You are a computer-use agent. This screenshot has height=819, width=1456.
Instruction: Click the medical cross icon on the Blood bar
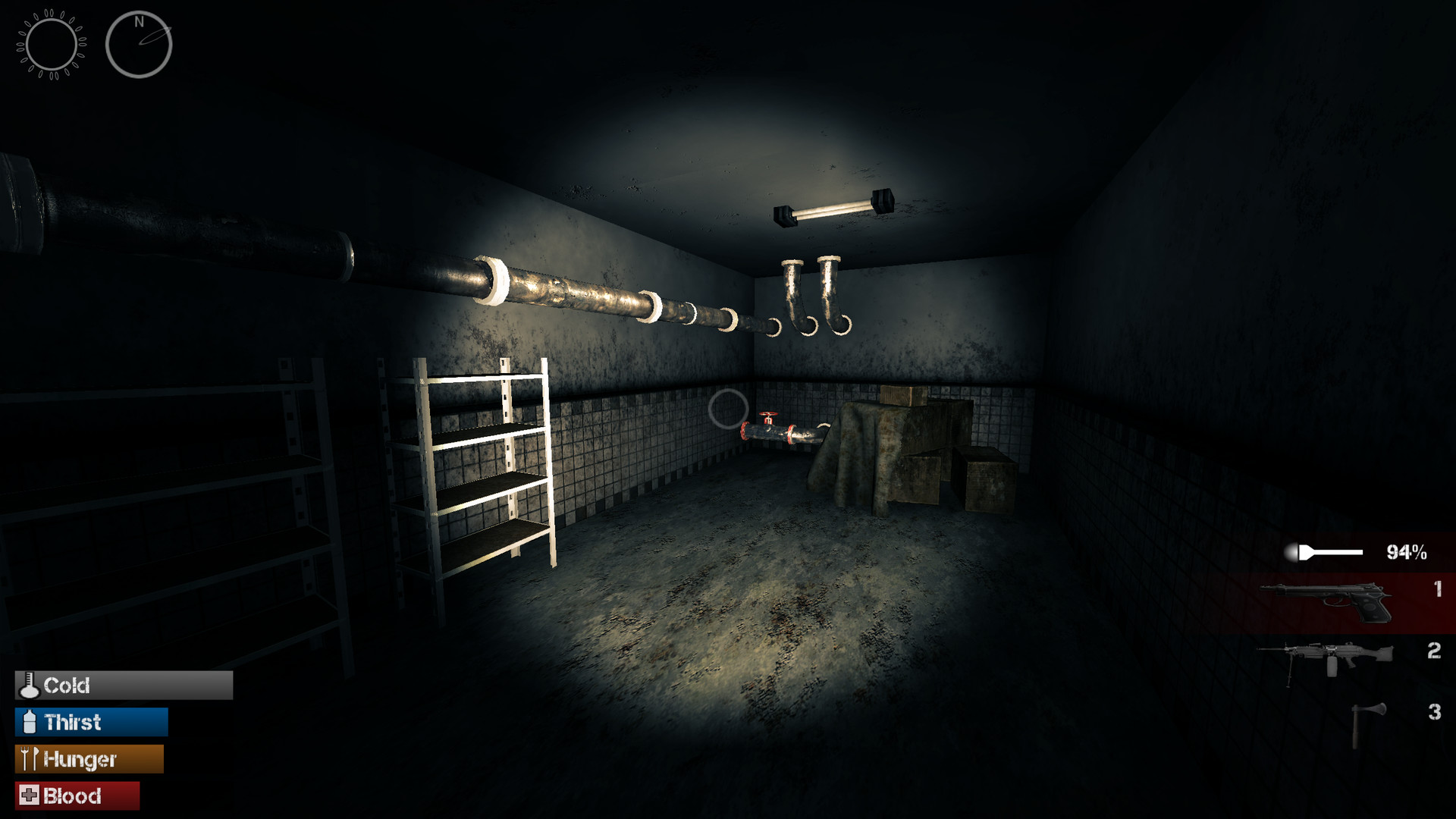(x=29, y=796)
